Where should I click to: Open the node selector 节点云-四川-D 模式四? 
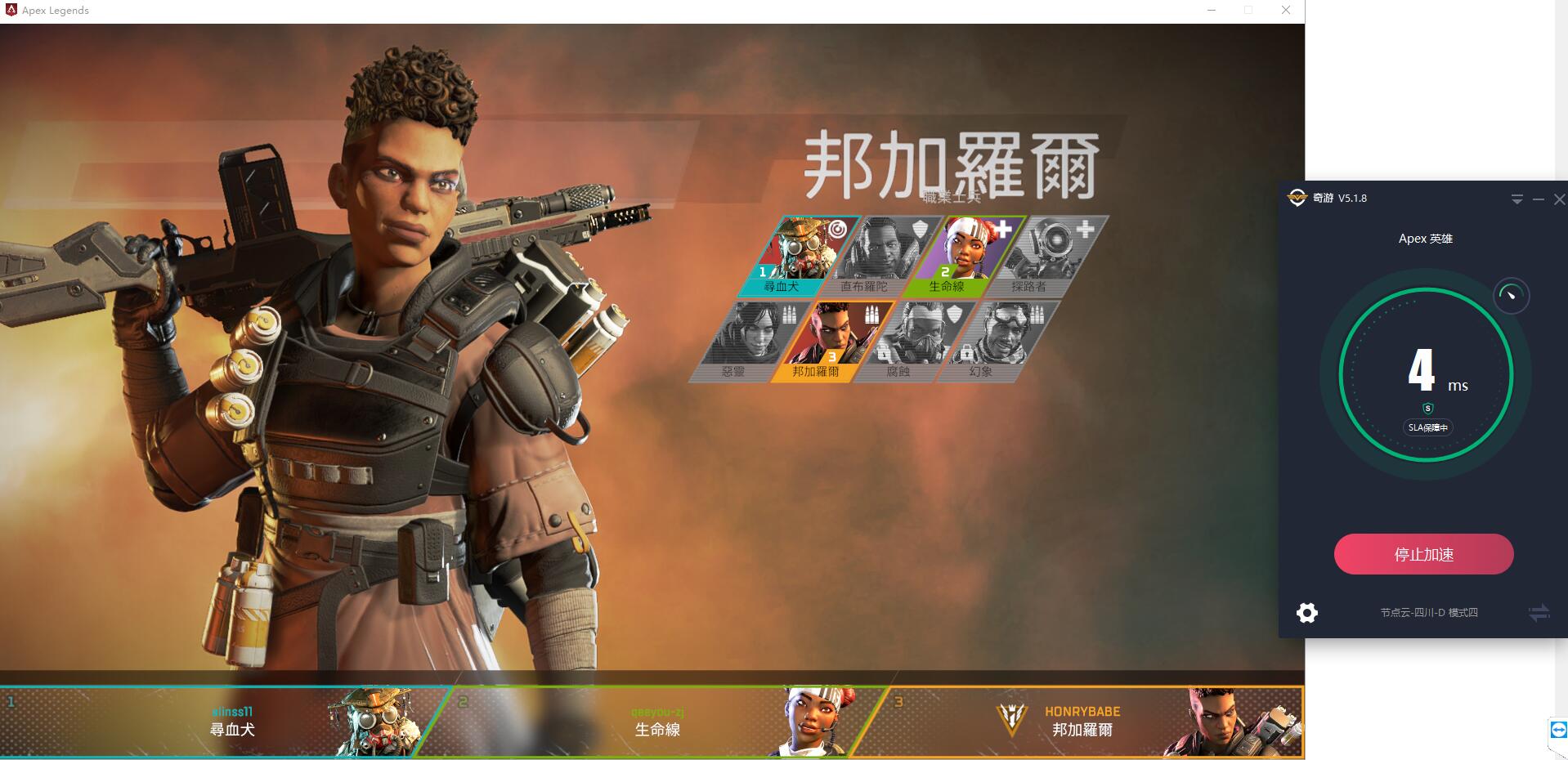[x=1428, y=612]
